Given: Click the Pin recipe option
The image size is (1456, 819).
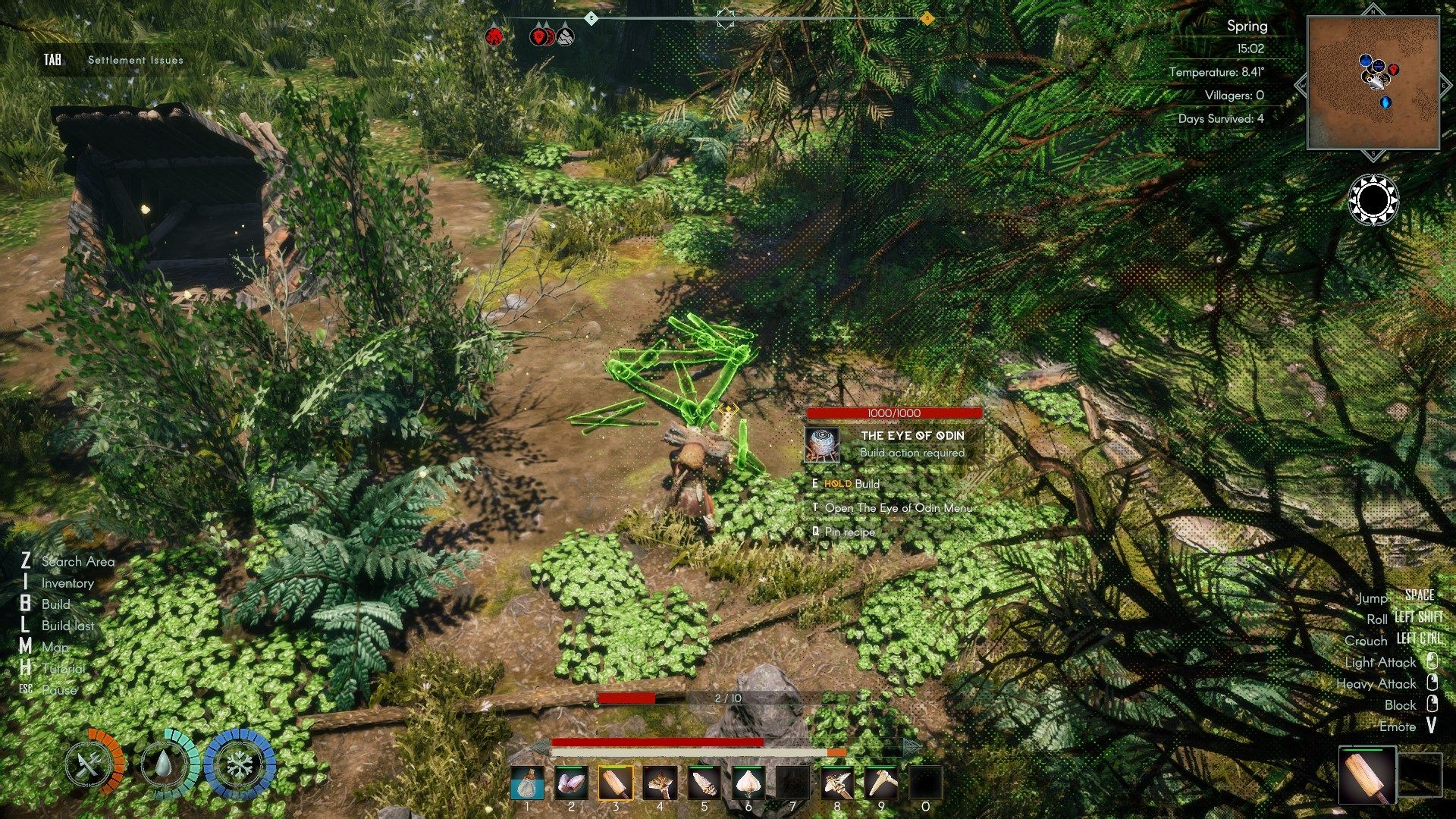Looking at the screenshot, I should coord(849,532).
